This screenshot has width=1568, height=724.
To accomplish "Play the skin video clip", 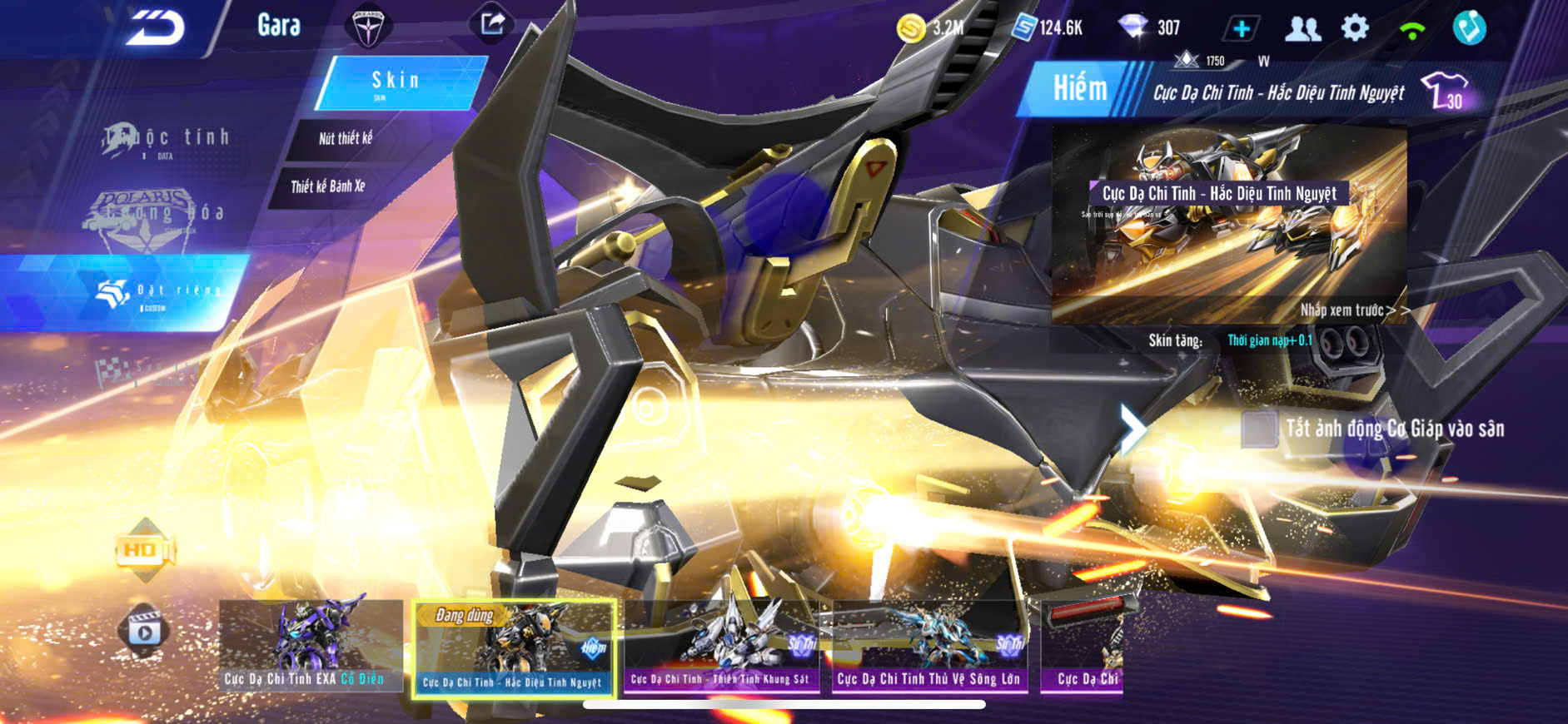I will pos(144,632).
